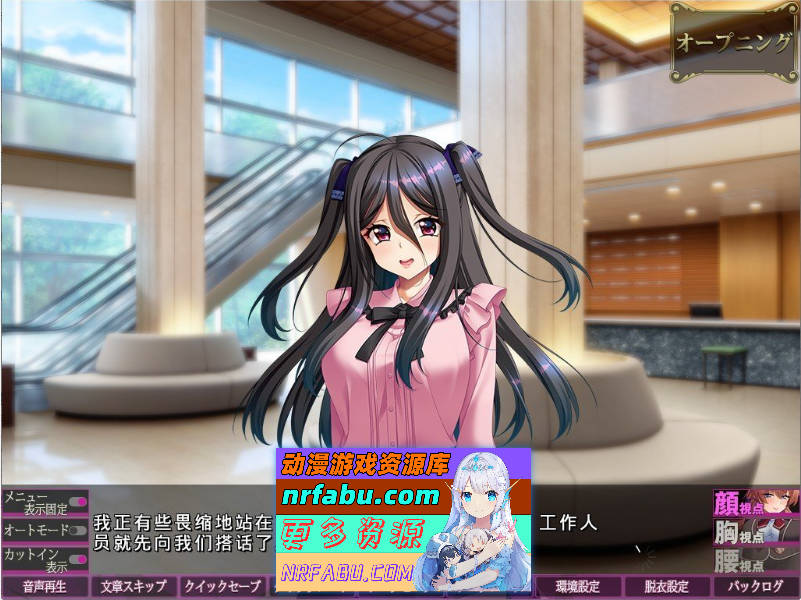Activate 文章スキップ text skip
801x600 pixels.
point(134,587)
